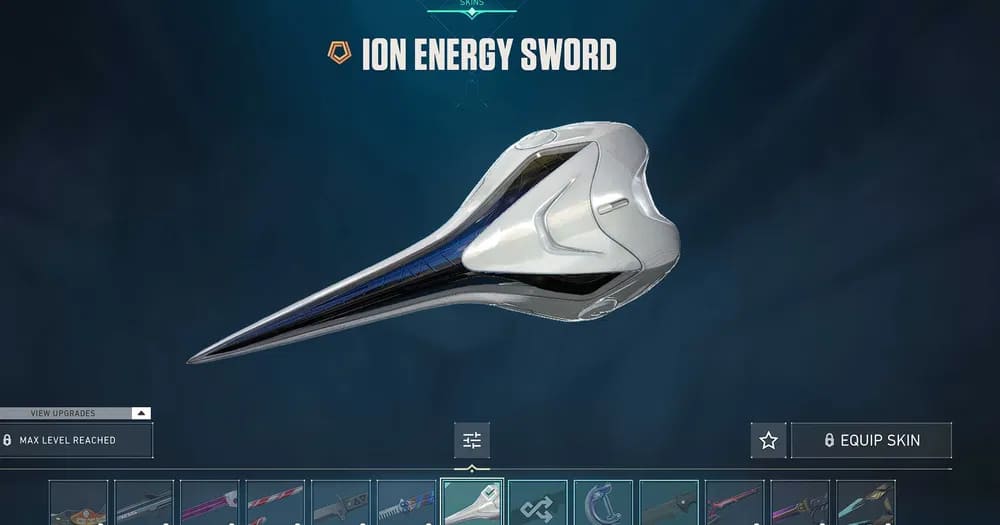Open the filter sliders button
This screenshot has width=1000, height=525.
tap(472, 440)
